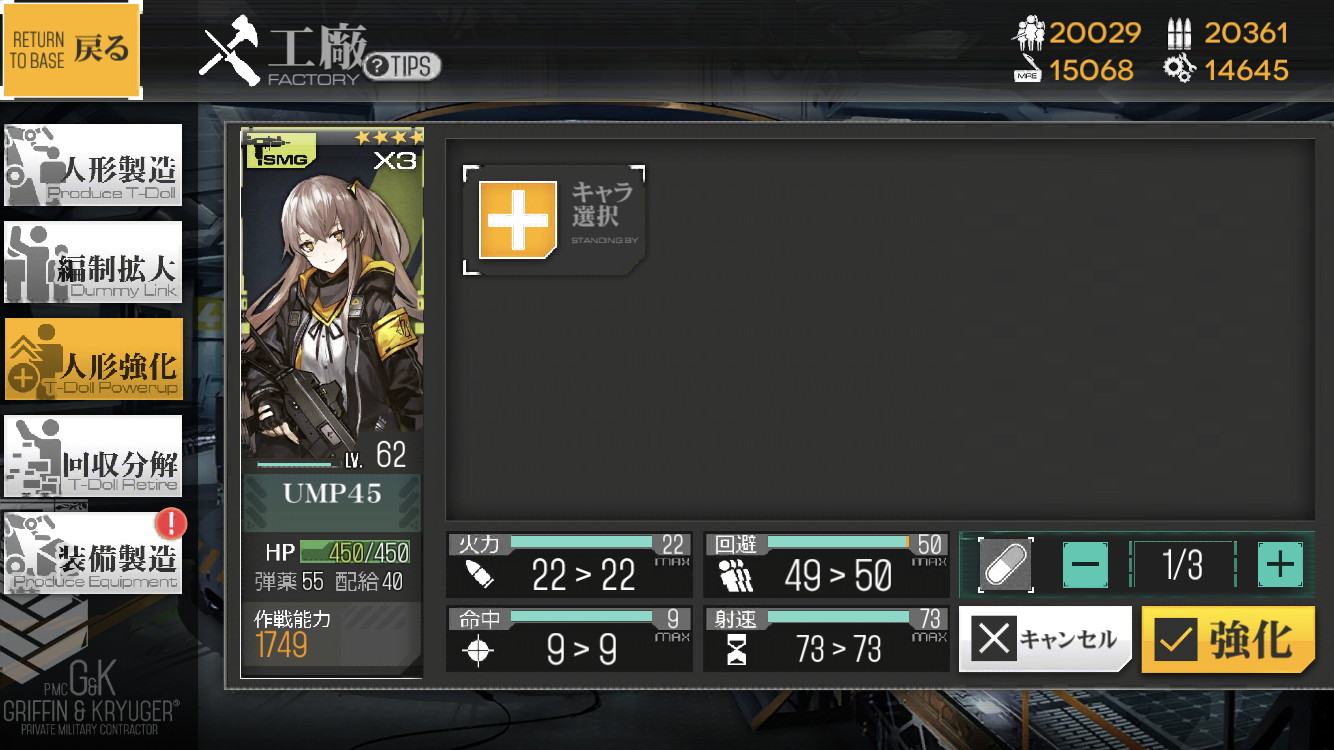Confirm the powerup with 強化
The image size is (1334, 750).
coord(1227,639)
